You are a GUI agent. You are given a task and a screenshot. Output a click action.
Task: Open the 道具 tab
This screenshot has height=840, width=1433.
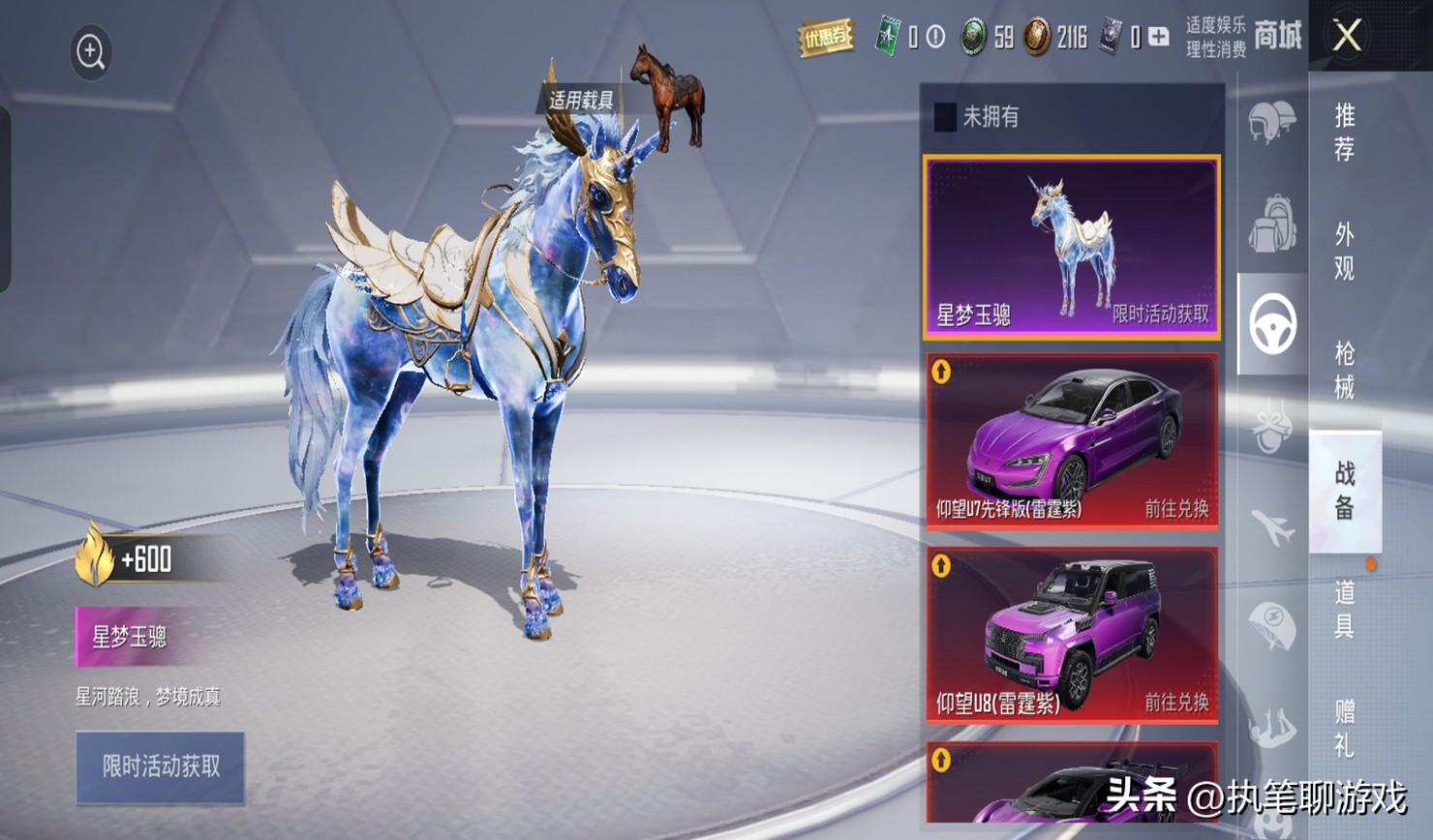click(x=1345, y=609)
